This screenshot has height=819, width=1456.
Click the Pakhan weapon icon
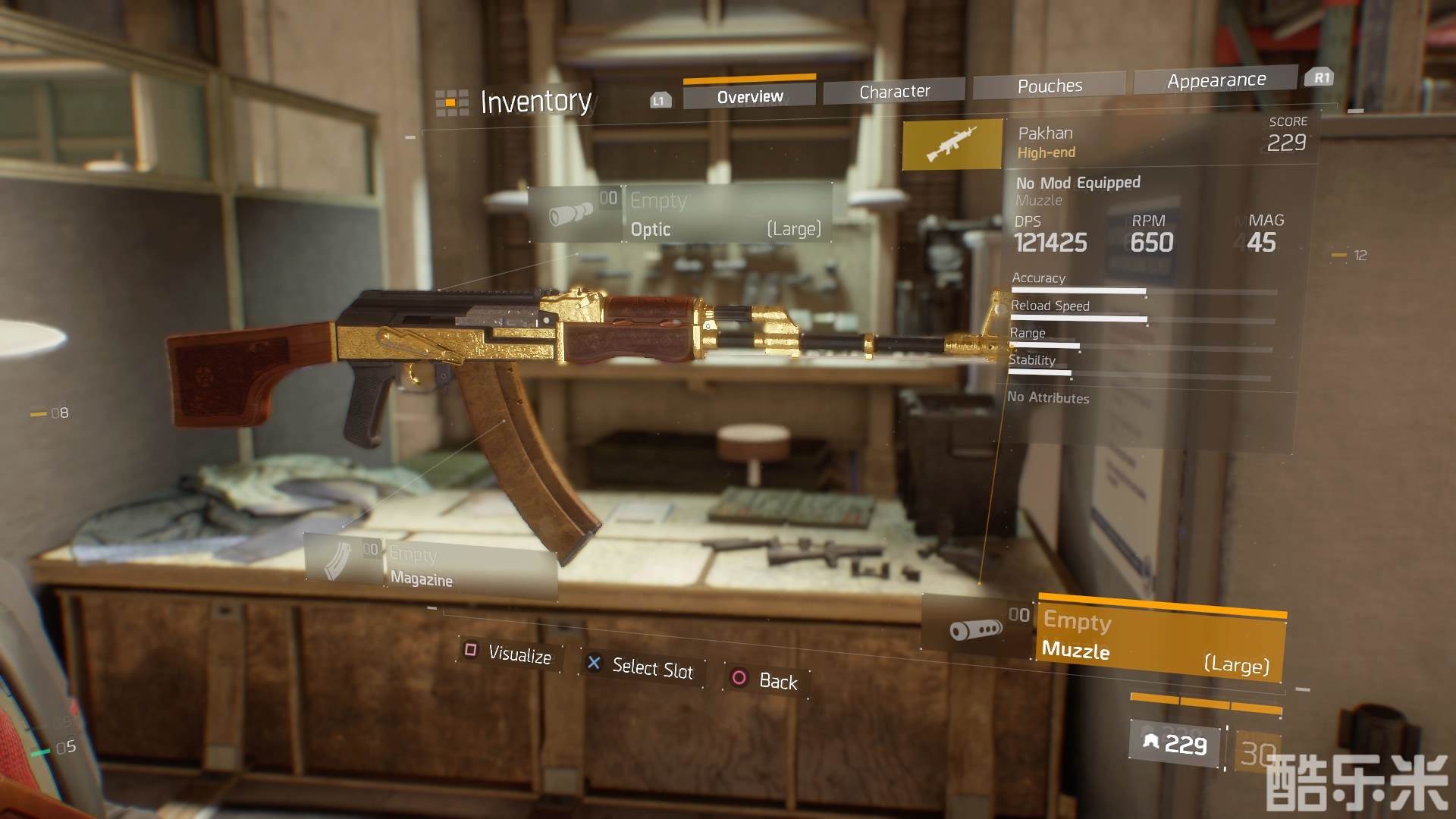pyautogui.click(x=952, y=144)
